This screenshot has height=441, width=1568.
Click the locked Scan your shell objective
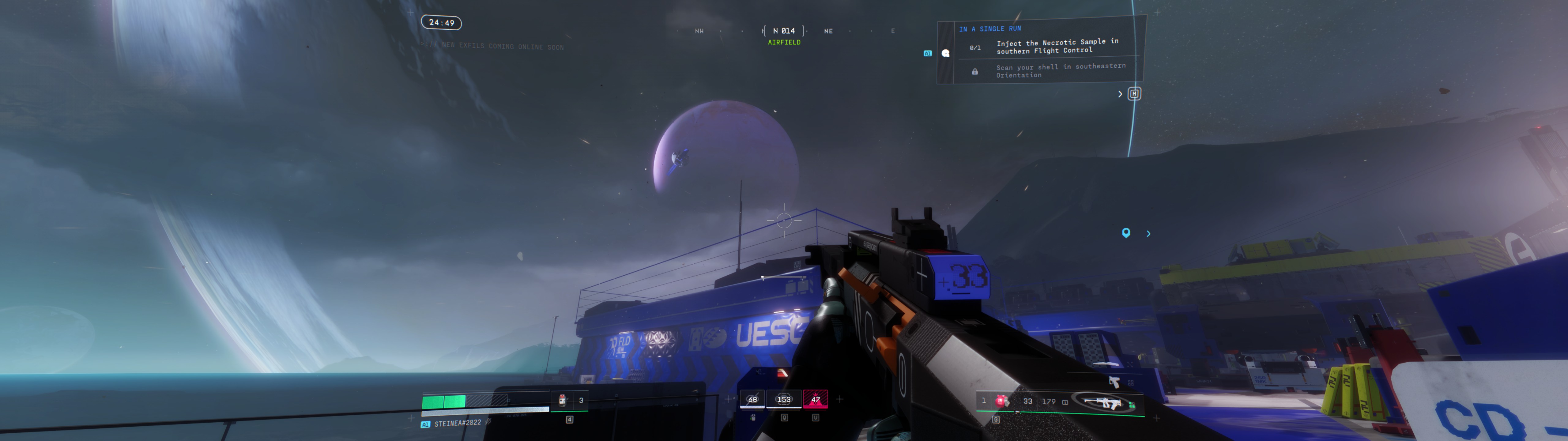[x=1060, y=71]
